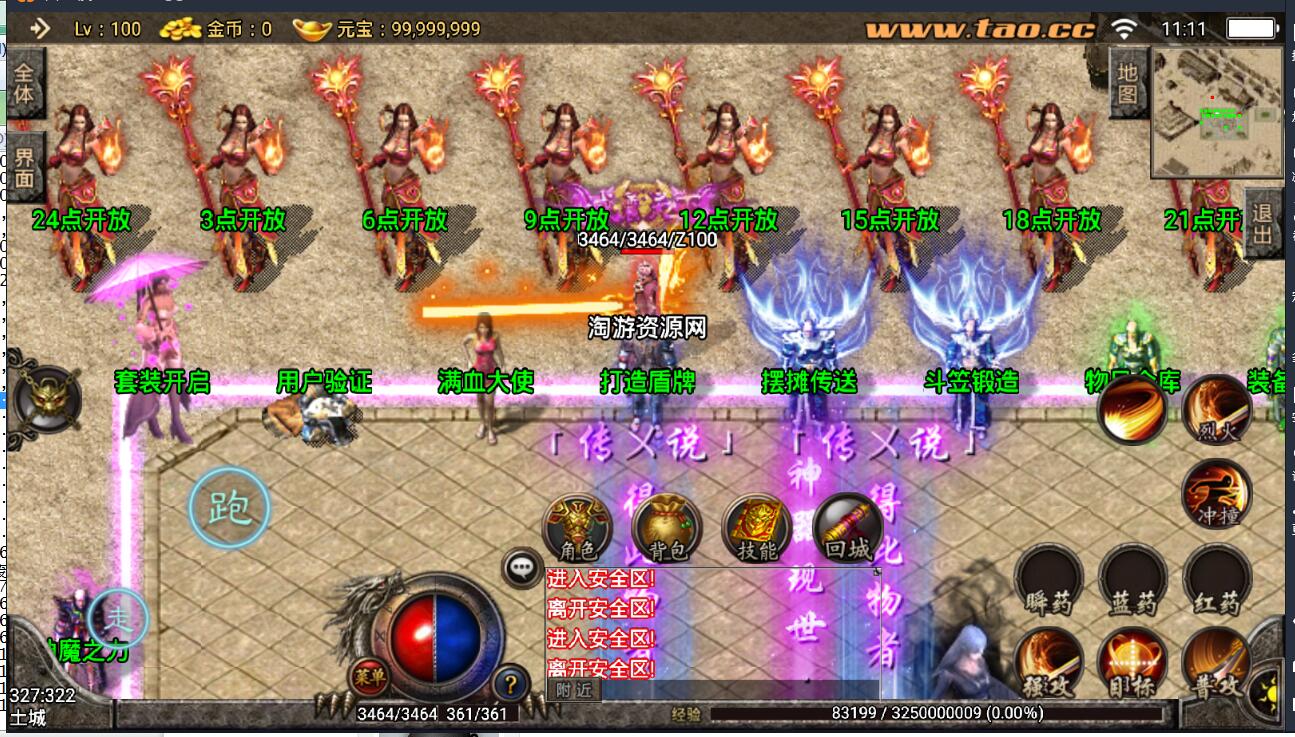This screenshot has width=1295, height=737.
Task: Click the 退出 exit button
Action: coord(1262,223)
